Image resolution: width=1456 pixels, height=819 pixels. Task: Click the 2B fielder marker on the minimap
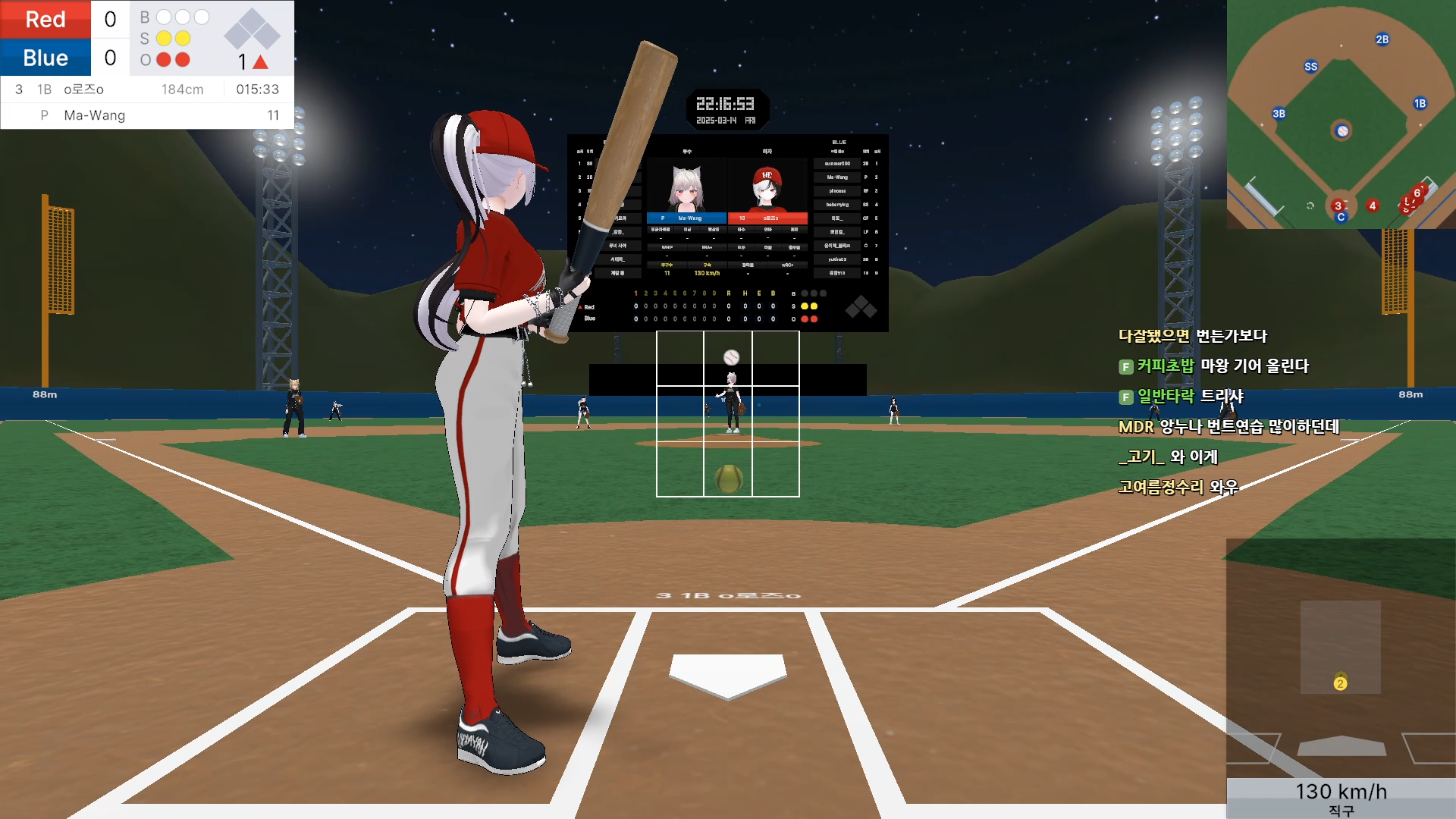point(1382,39)
